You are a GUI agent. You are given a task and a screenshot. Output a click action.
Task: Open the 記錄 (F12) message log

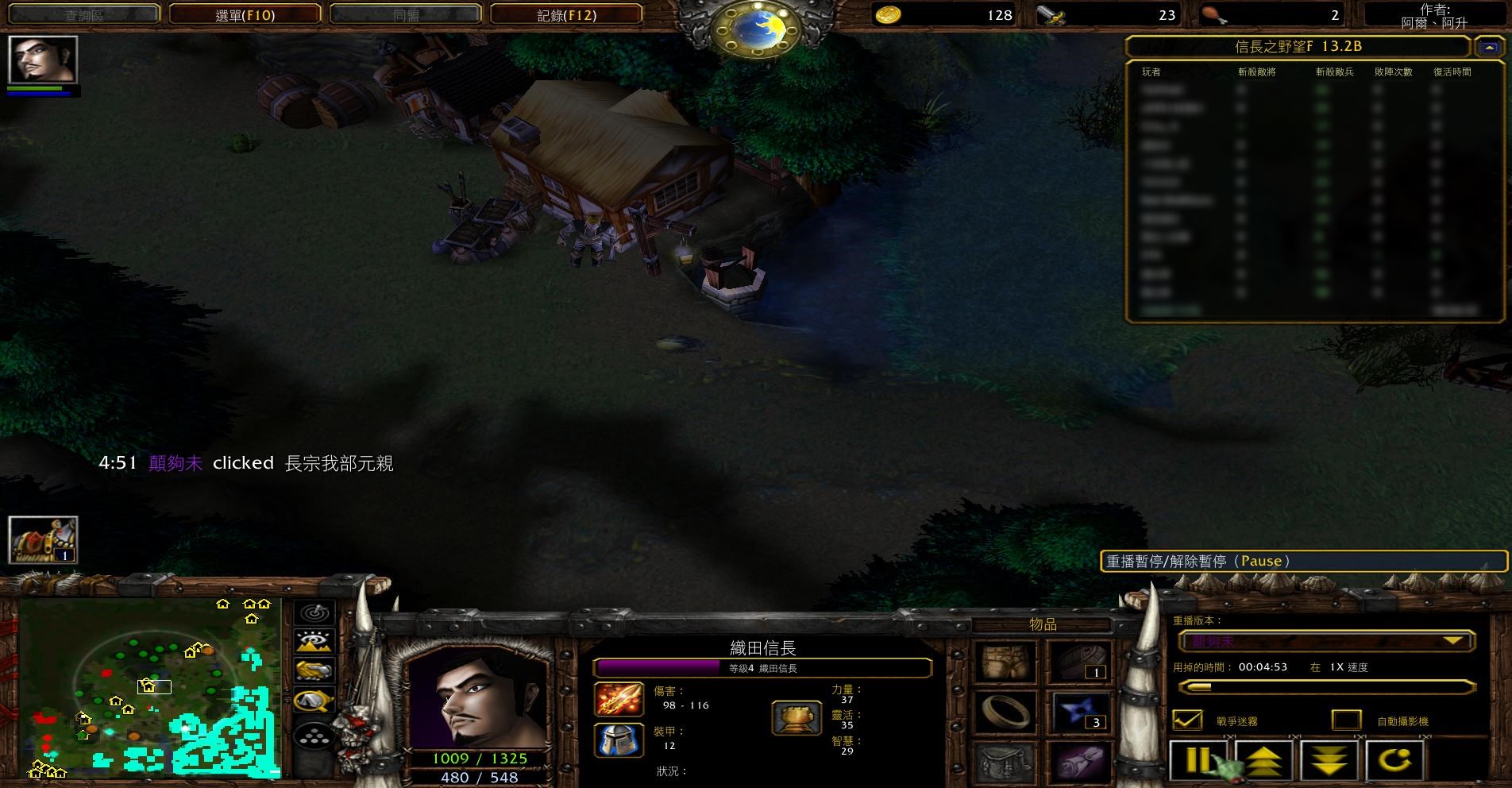tap(566, 14)
